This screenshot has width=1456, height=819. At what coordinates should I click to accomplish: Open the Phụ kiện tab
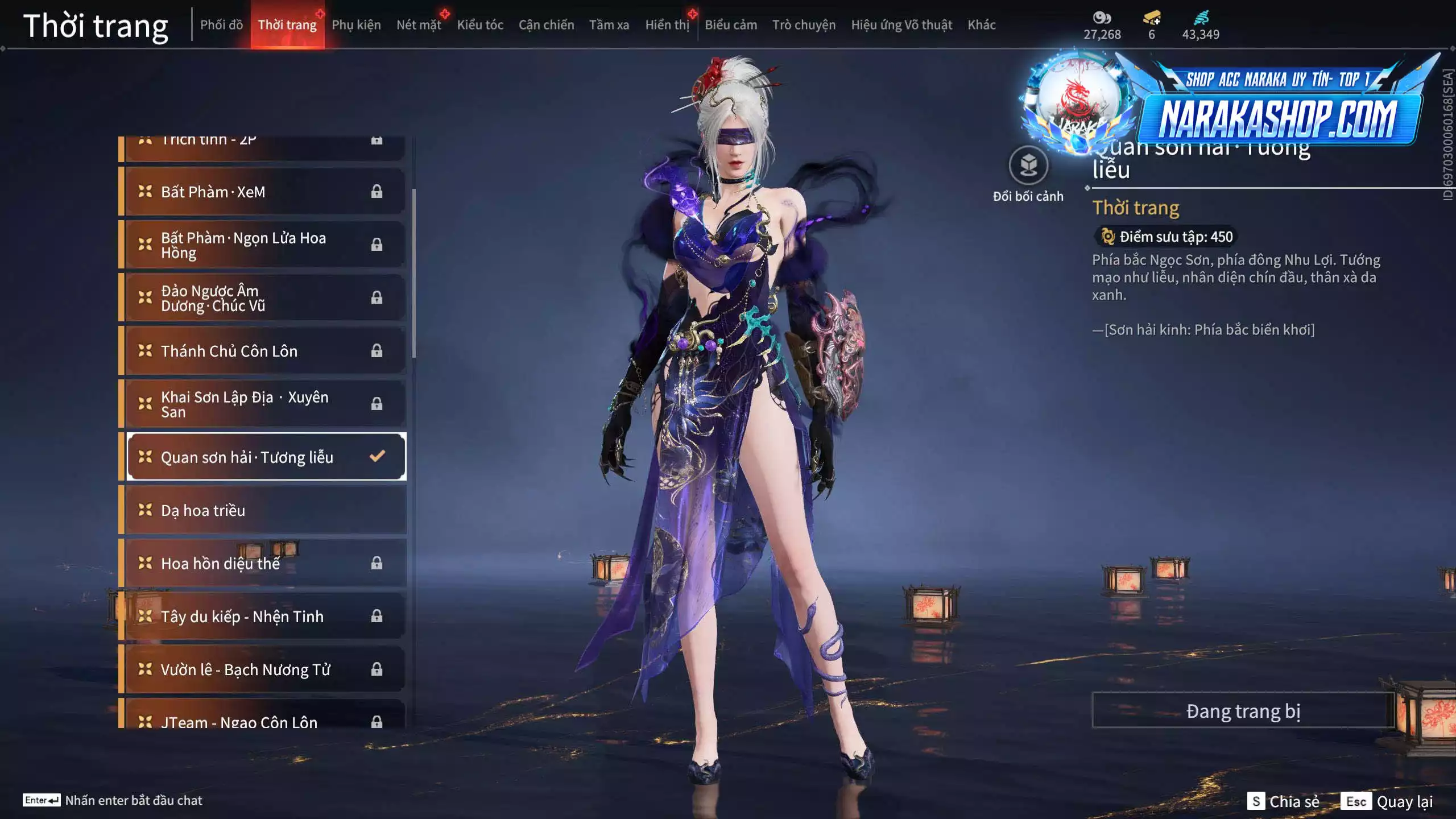point(356,25)
